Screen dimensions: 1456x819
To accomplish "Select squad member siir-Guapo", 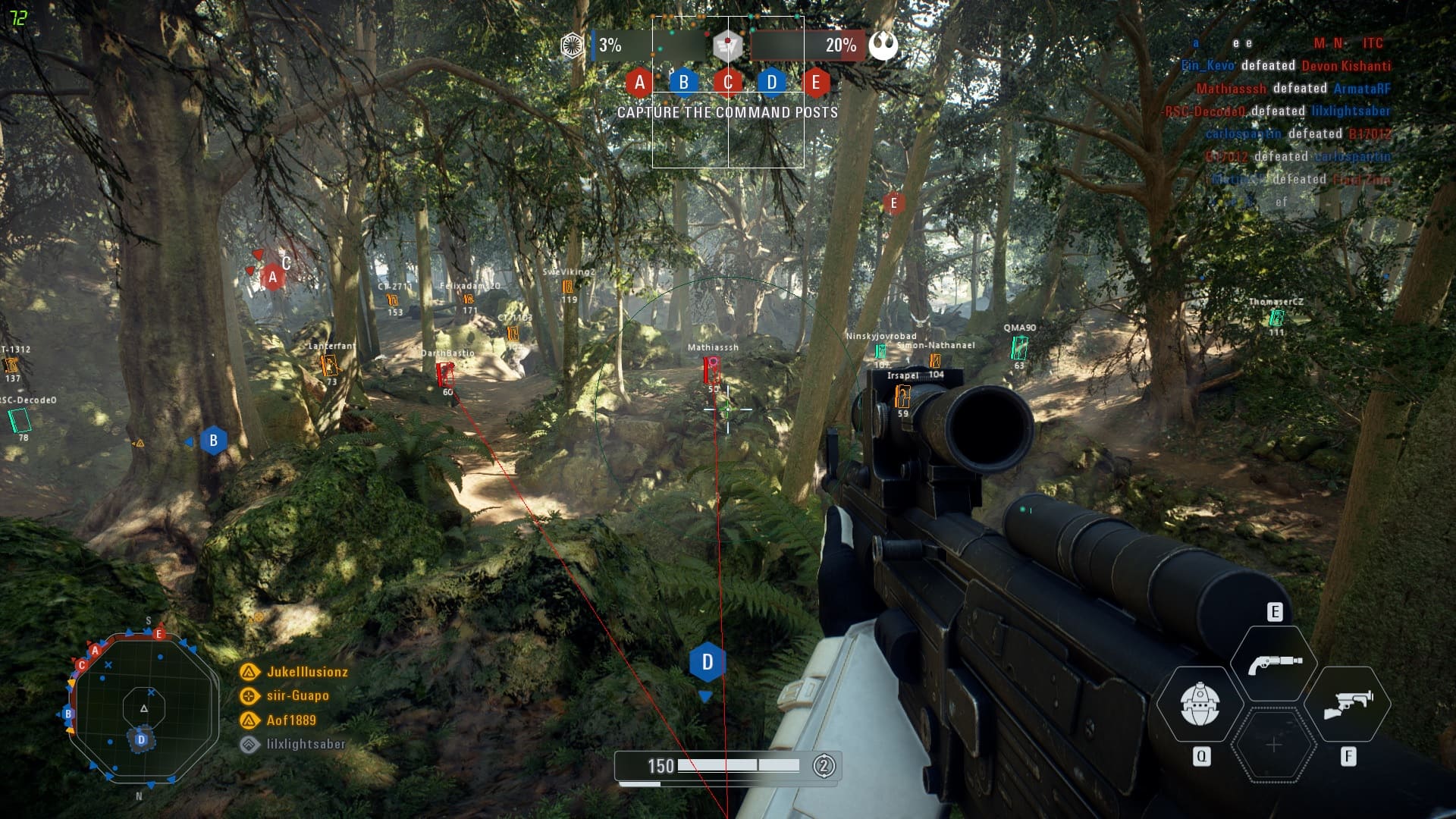I will (297, 695).
